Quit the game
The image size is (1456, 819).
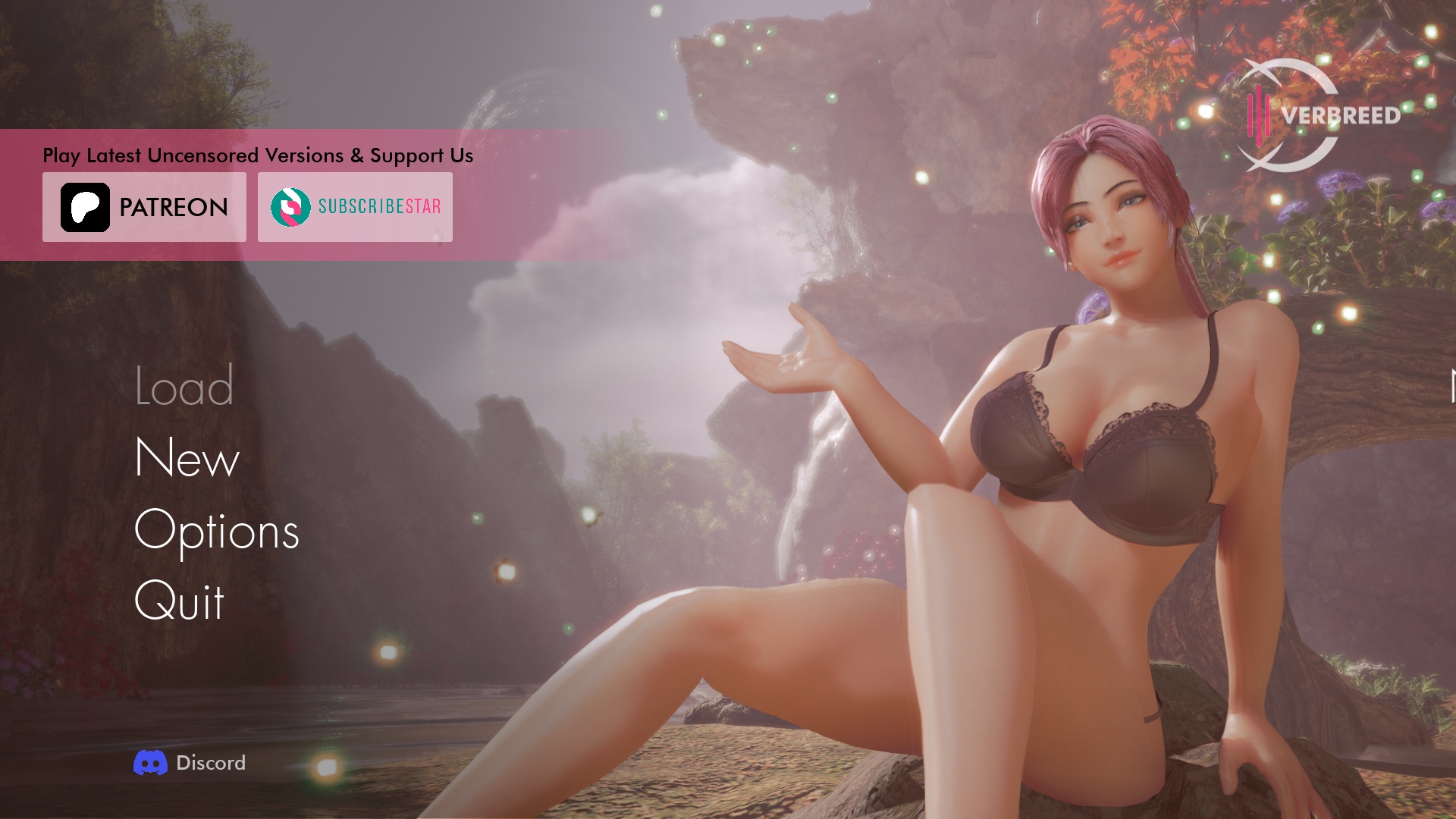tap(180, 601)
